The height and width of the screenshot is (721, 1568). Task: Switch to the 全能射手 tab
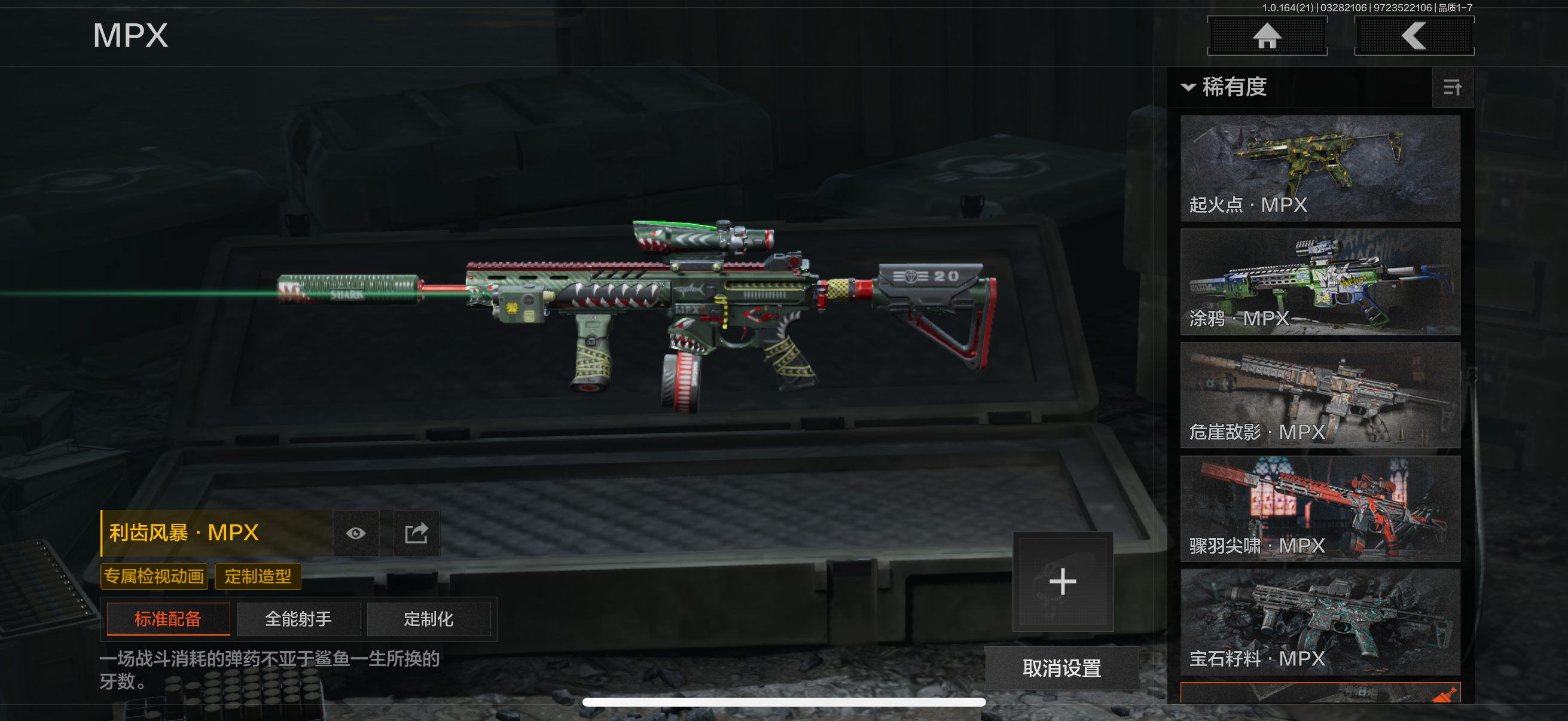tap(298, 619)
